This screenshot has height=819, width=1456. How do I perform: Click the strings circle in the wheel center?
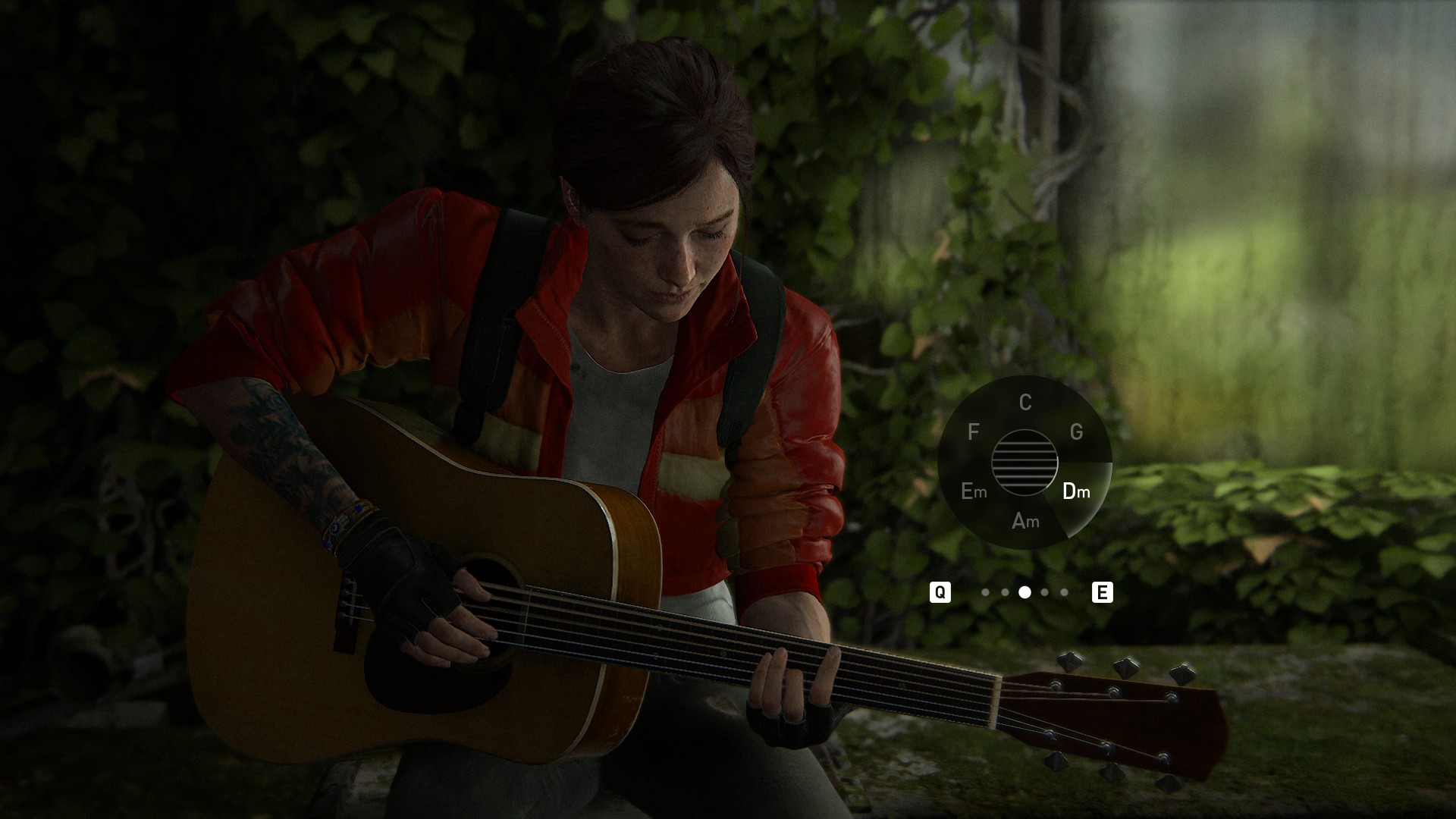(x=1025, y=462)
